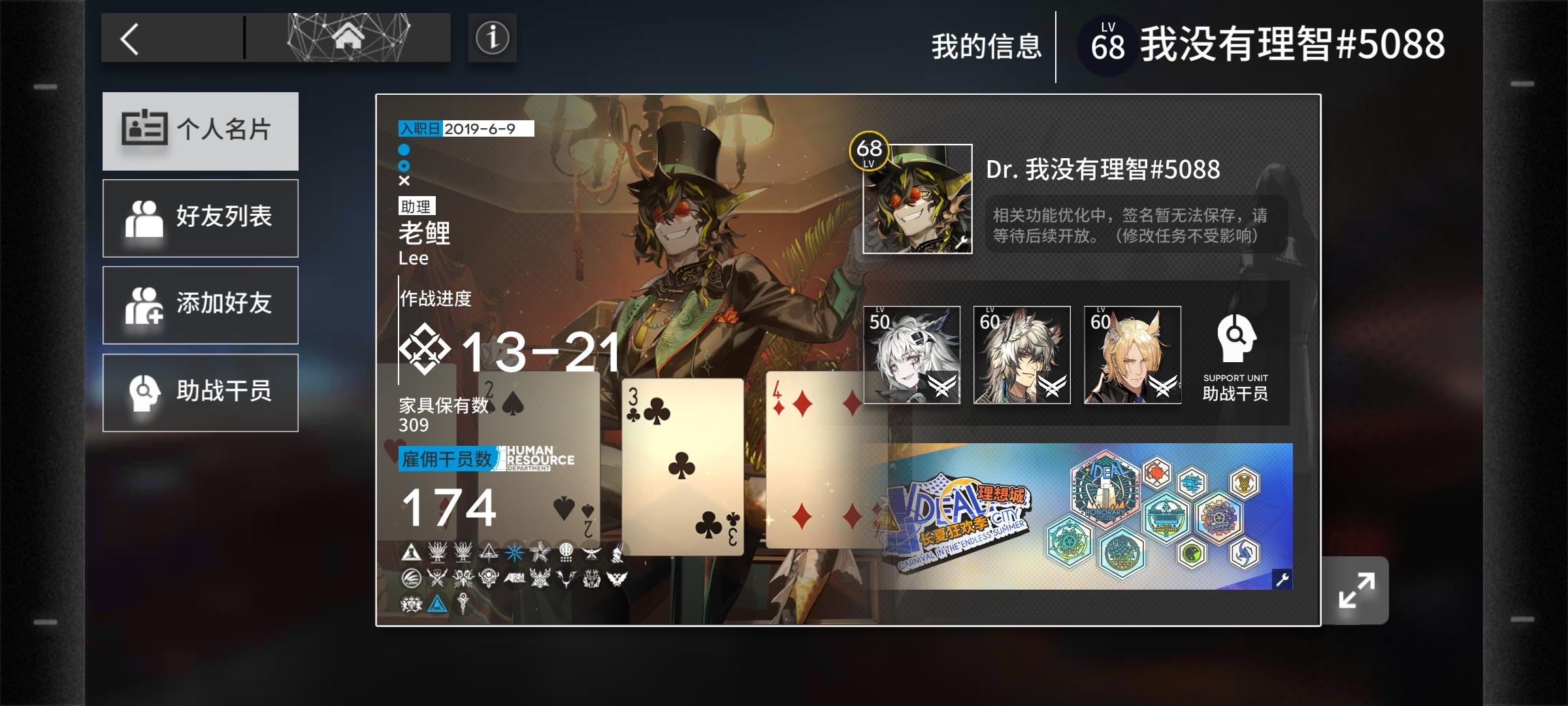The height and width of the screenshot is (706, 1568).
Task: Click the wrench icon on the avatar frame
Action: click(961, 241)
